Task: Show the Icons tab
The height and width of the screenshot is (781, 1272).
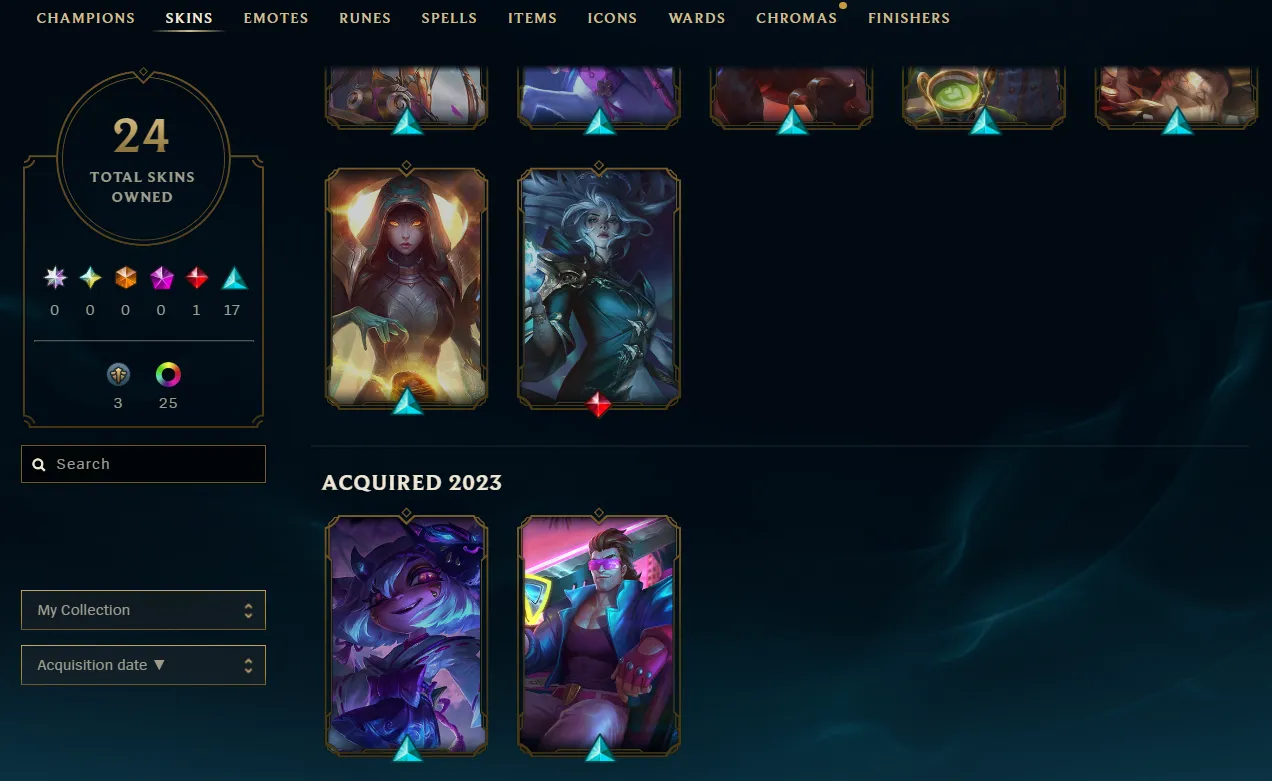Action: (612, 18)
